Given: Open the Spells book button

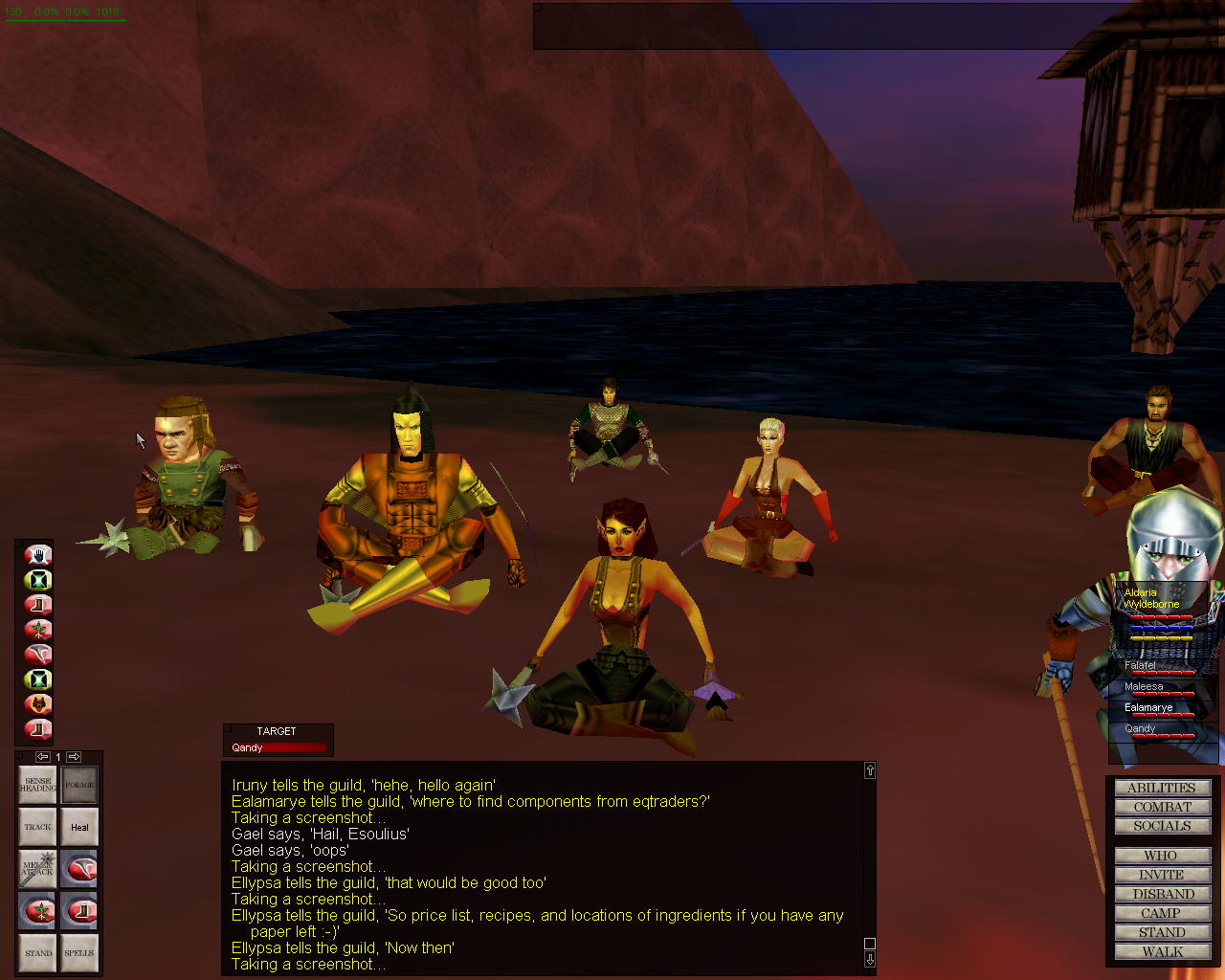Looking at the screenshot, I should (x=79, y=952).
